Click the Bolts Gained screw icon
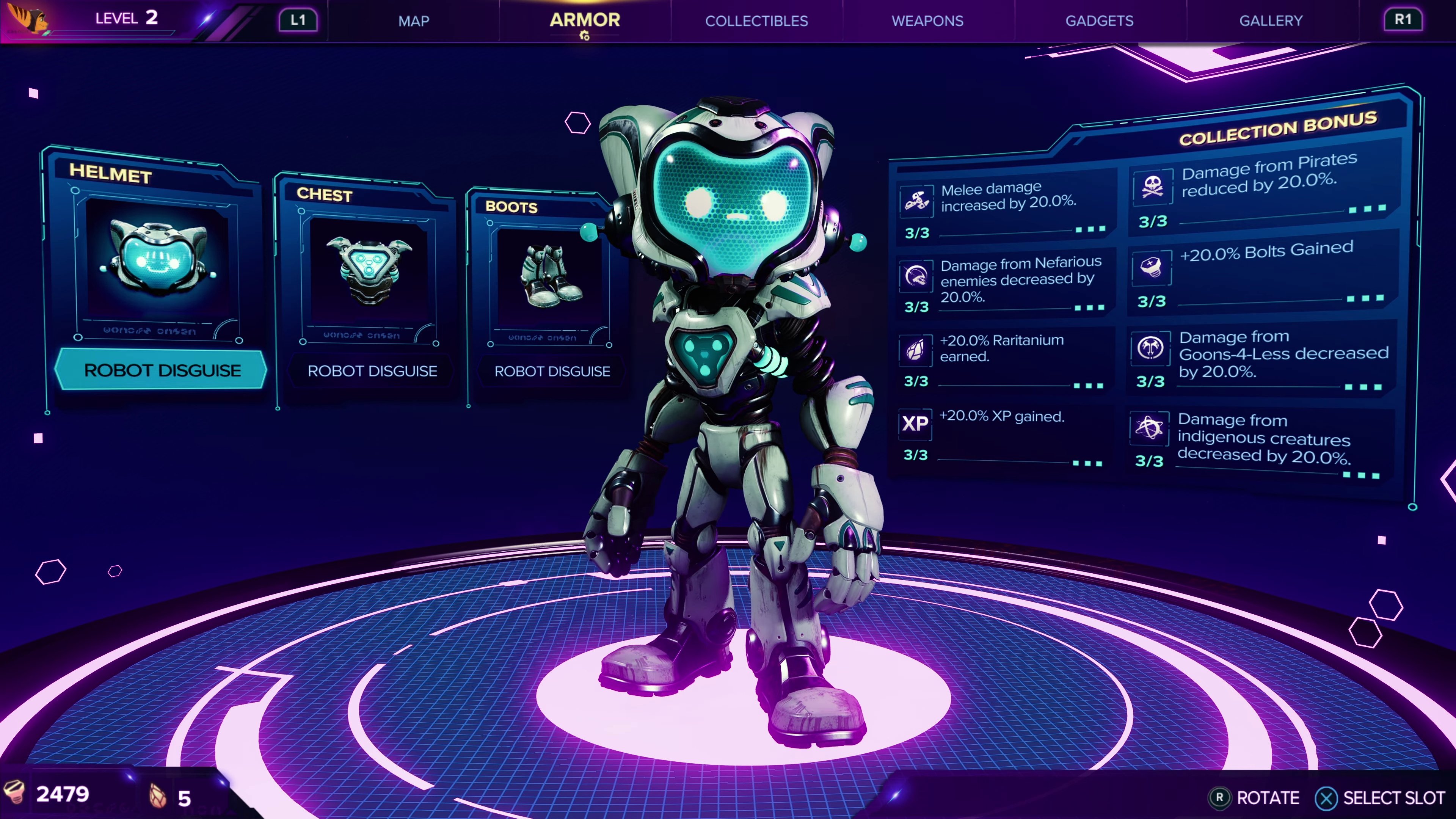The width and height of the screenshot is (1456, 819). (1152, 267)
